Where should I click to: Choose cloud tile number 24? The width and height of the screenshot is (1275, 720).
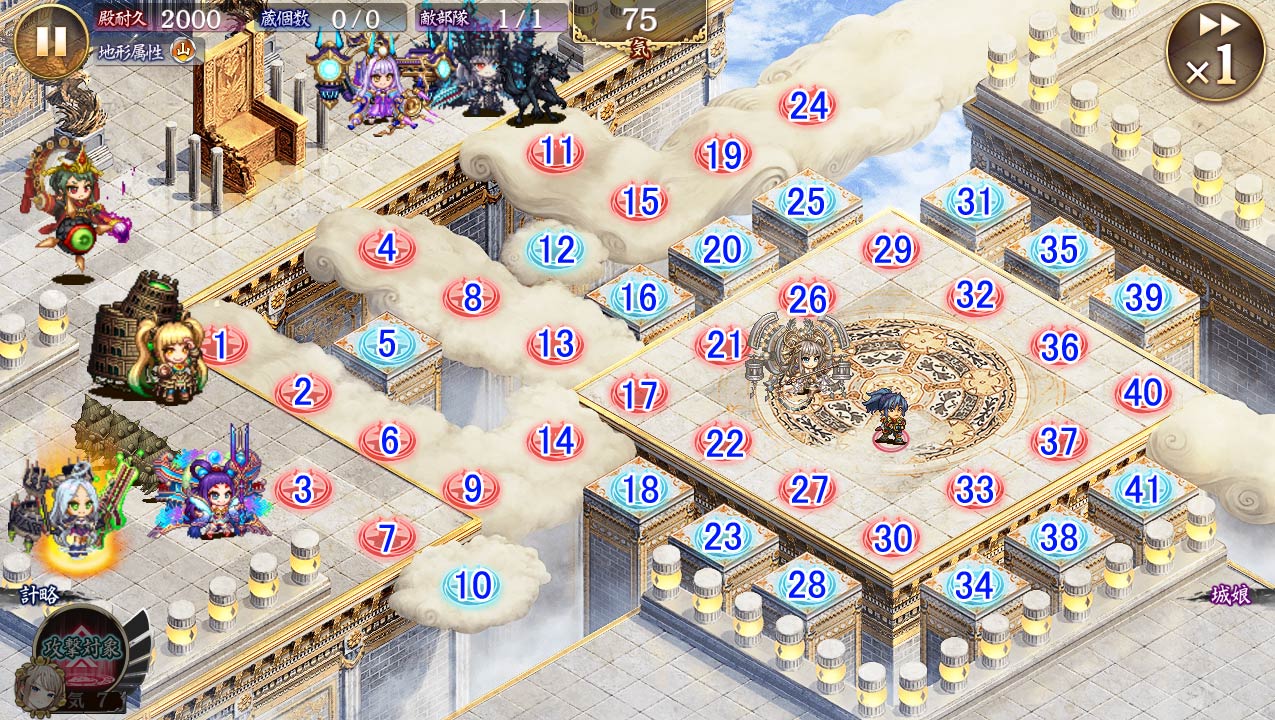(808, 105)
